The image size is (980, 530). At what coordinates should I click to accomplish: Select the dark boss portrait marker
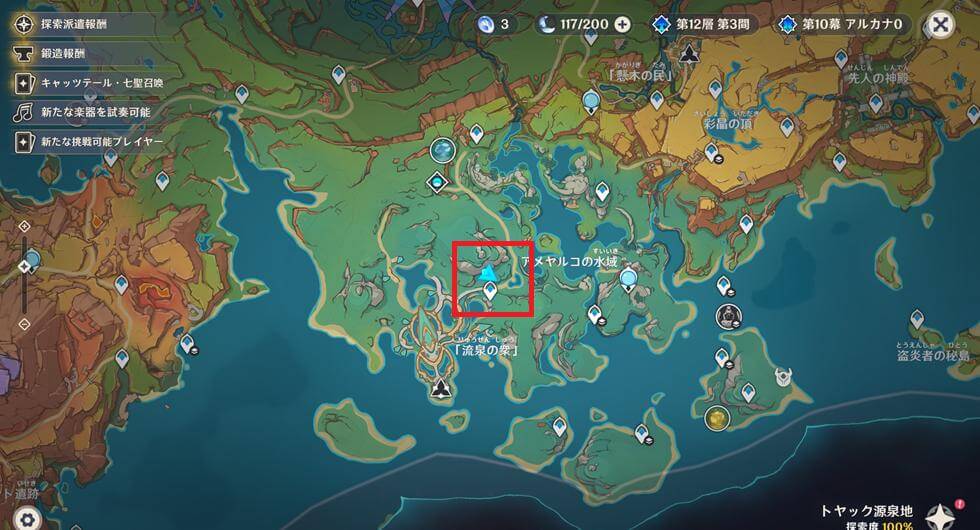pyautogui.click(x=727, y=316)
